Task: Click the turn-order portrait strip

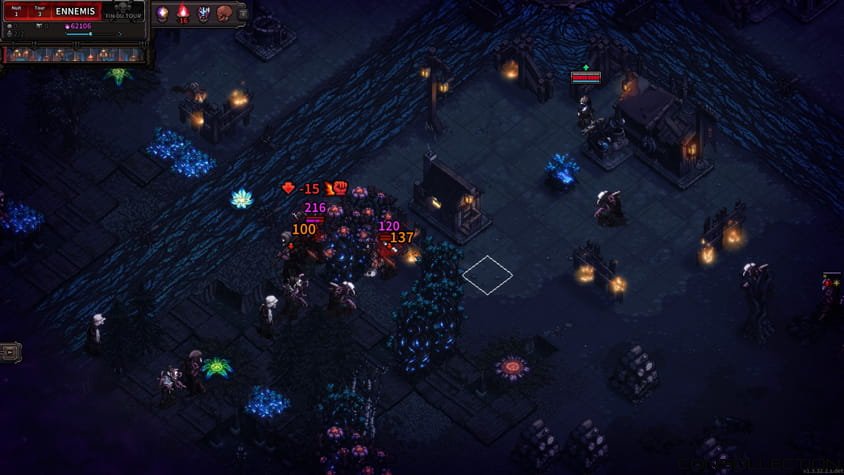Action: click(74, 54)
